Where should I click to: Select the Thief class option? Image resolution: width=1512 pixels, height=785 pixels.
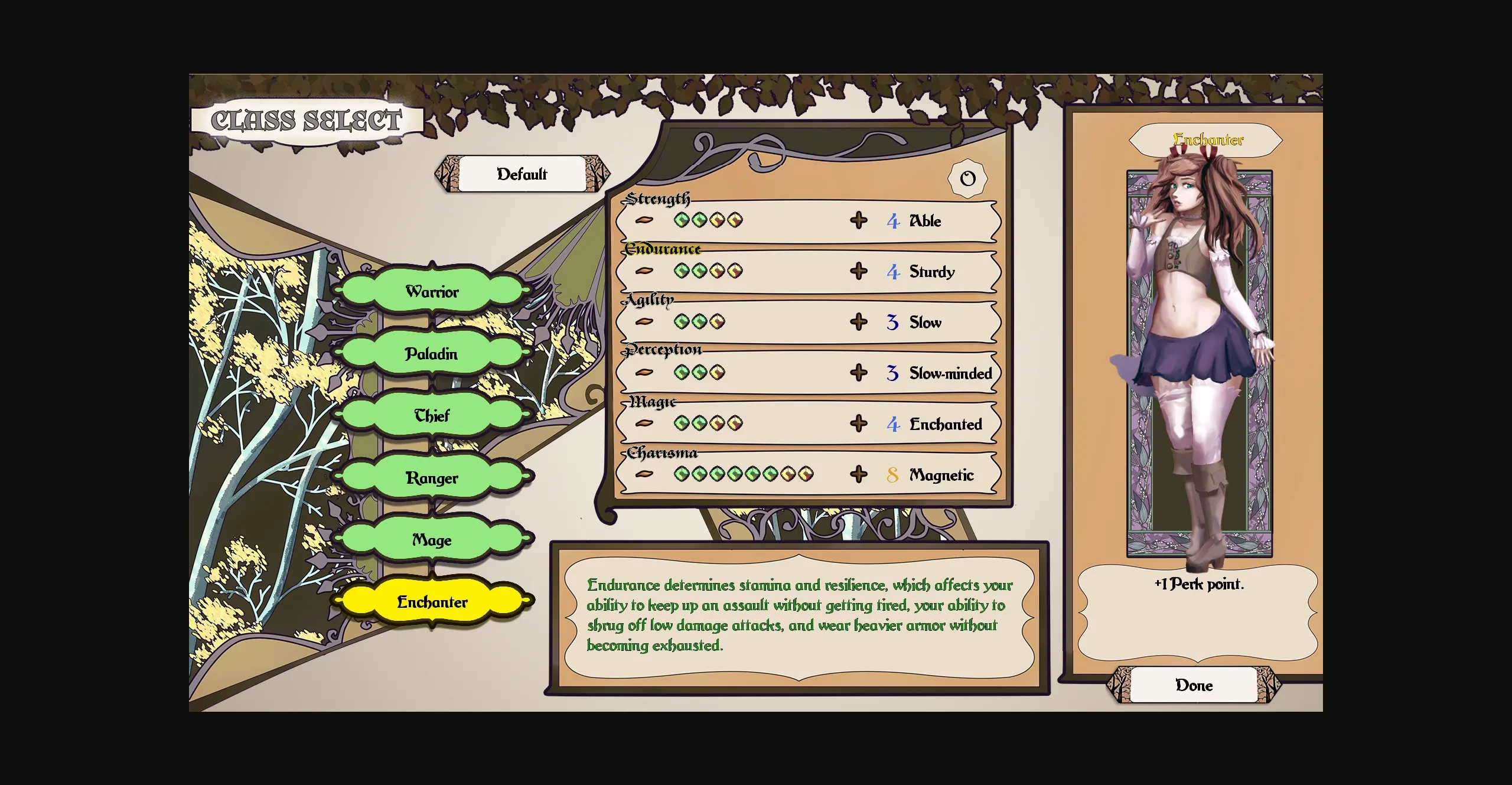click(x=432, y=415)
